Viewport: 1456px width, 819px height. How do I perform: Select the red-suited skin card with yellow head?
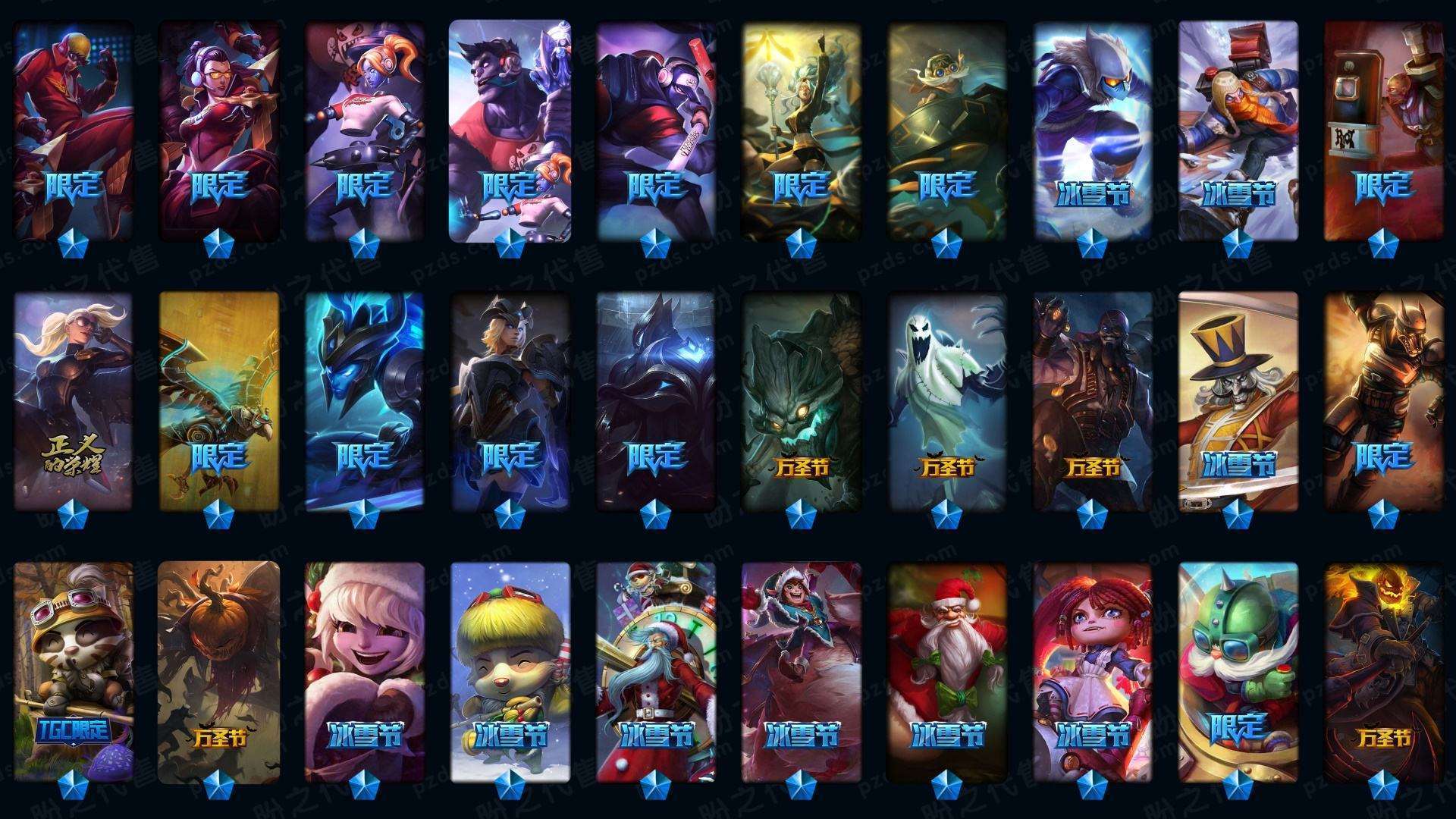tap(74, 129)
